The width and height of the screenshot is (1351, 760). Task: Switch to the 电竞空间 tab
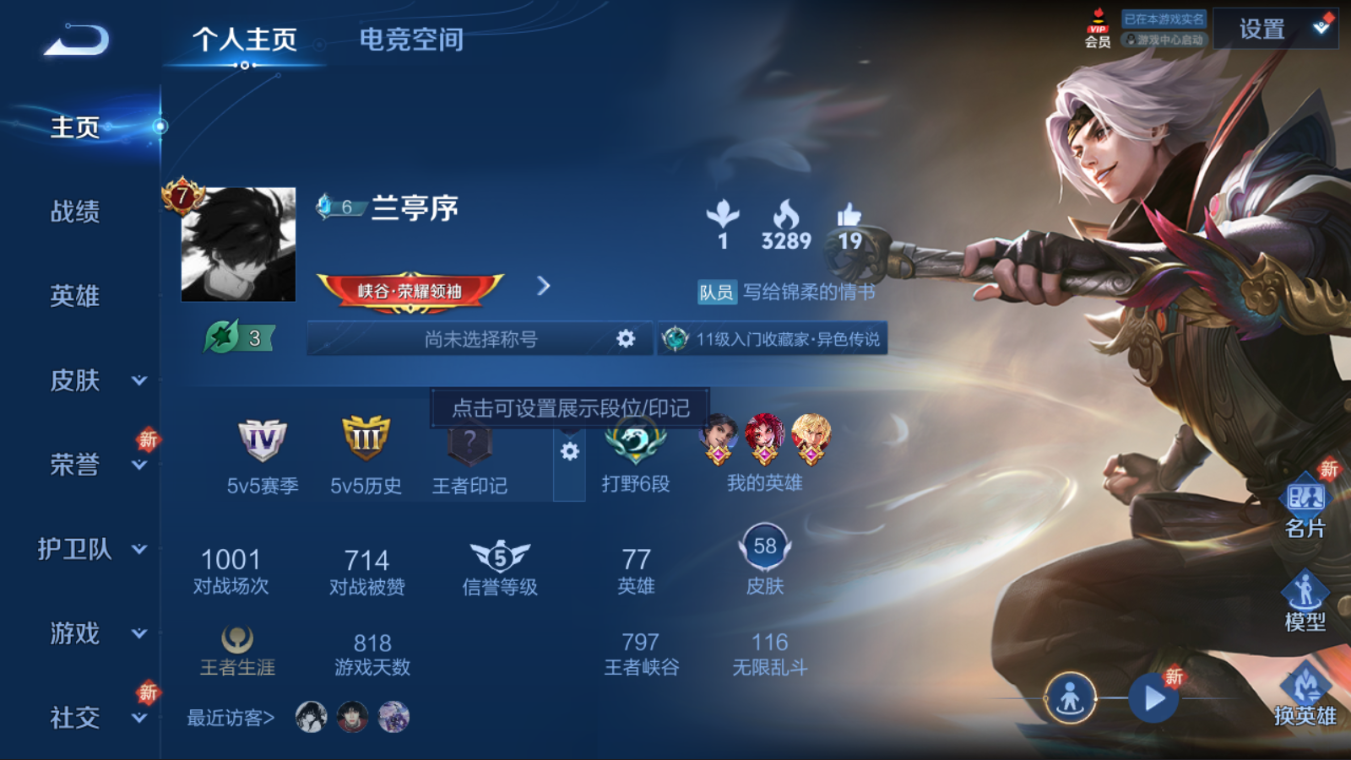[411, 40]
